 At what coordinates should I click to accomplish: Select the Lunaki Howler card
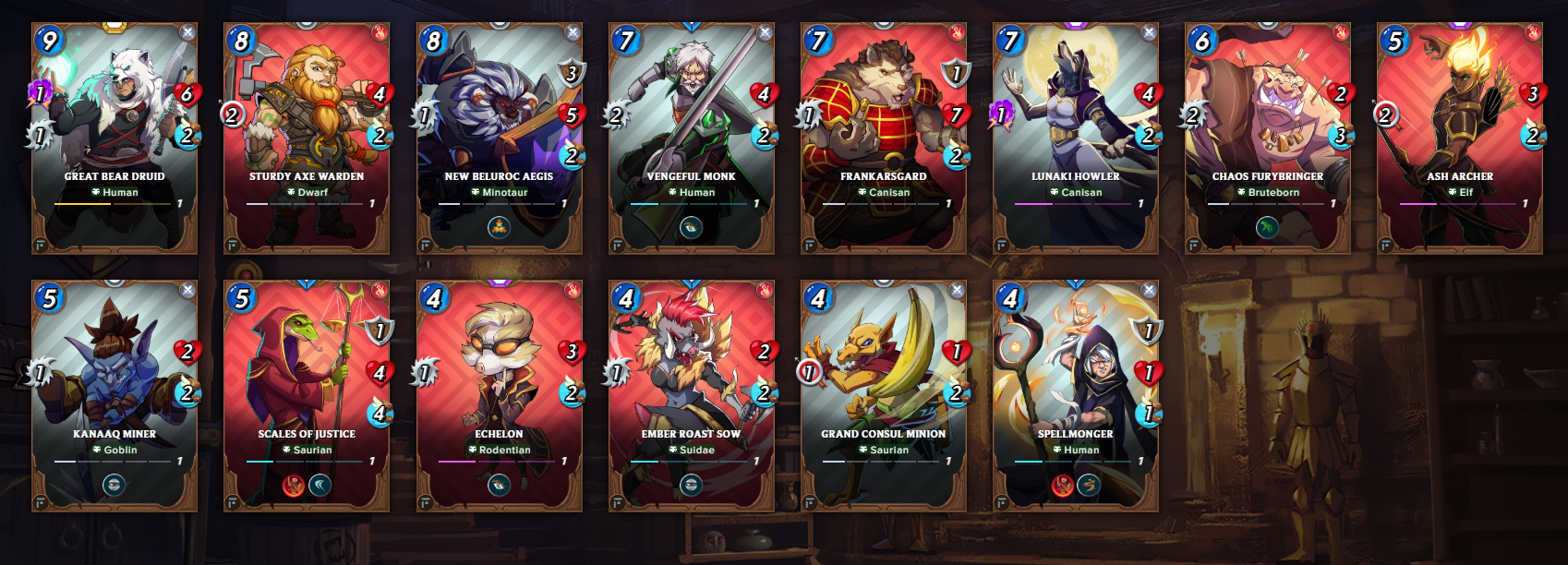pos(1075,138)
